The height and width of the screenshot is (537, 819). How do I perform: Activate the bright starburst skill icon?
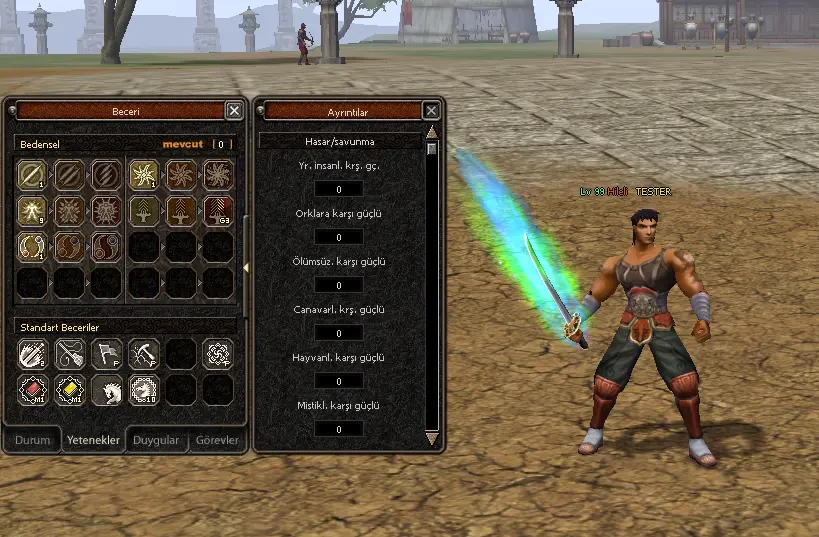(143, 175)
